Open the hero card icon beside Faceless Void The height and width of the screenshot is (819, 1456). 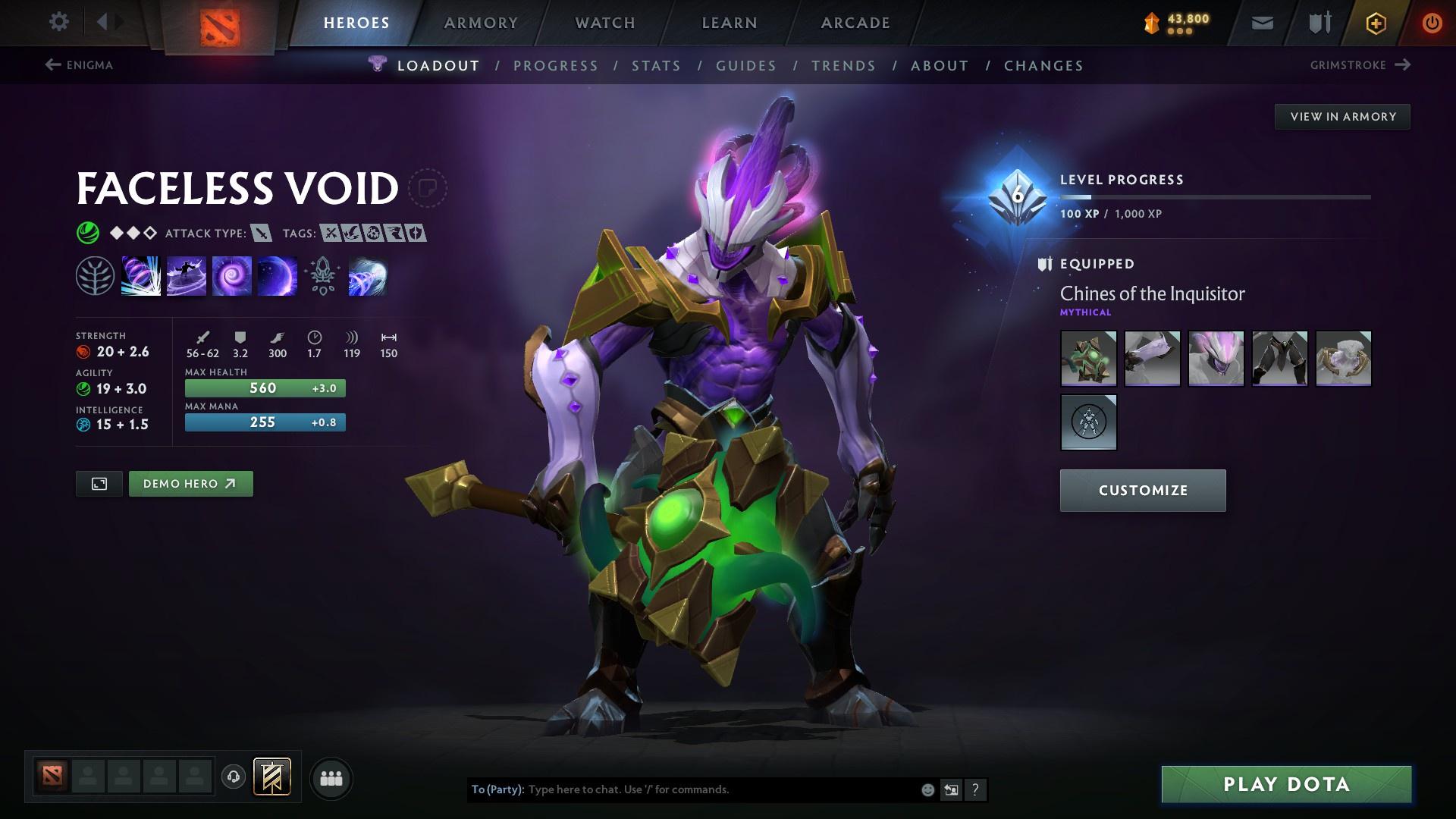tap(429, 189)
